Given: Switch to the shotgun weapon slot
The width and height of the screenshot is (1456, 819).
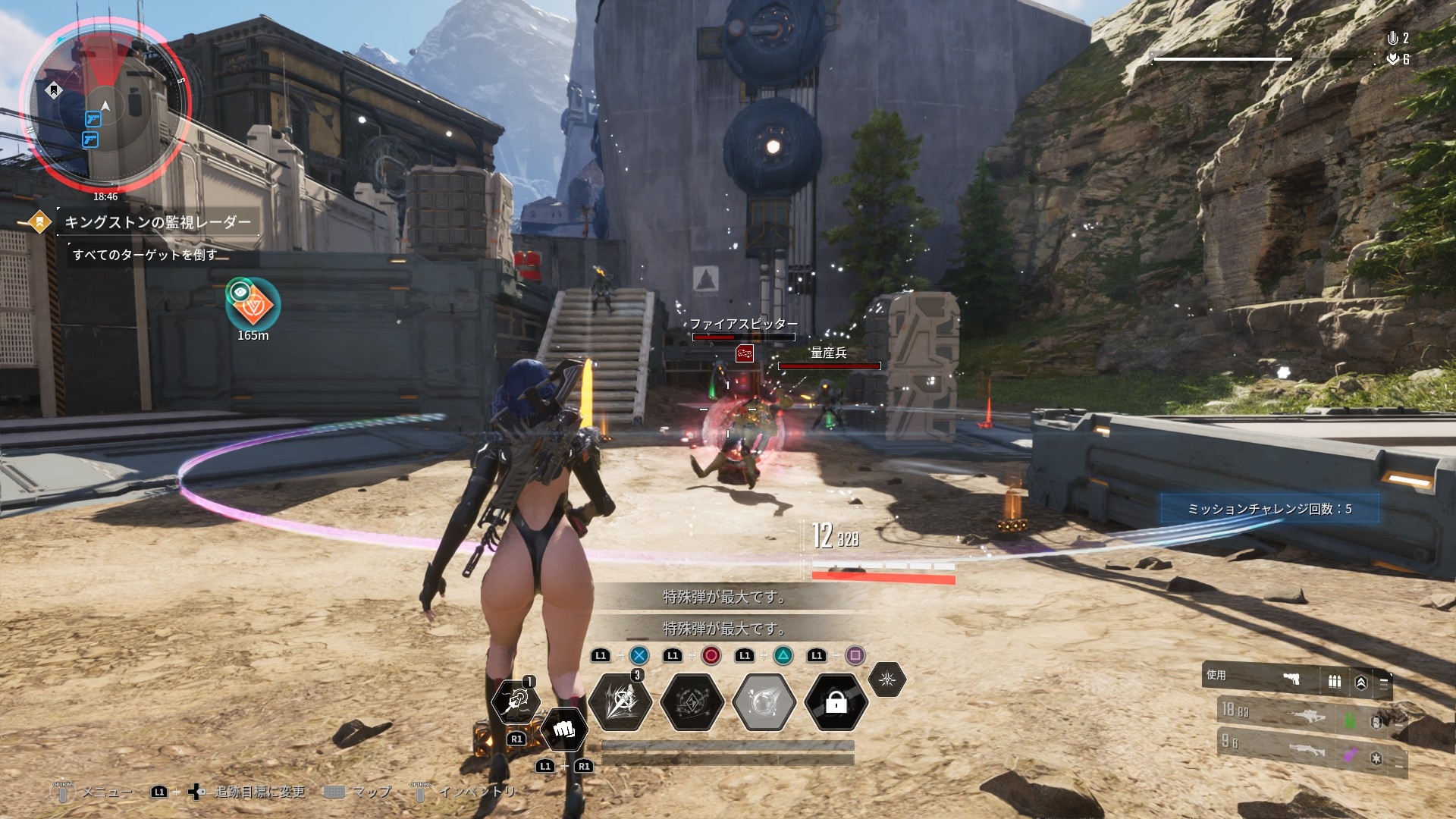Looking at the screenshot, I should click(1309, 752).
